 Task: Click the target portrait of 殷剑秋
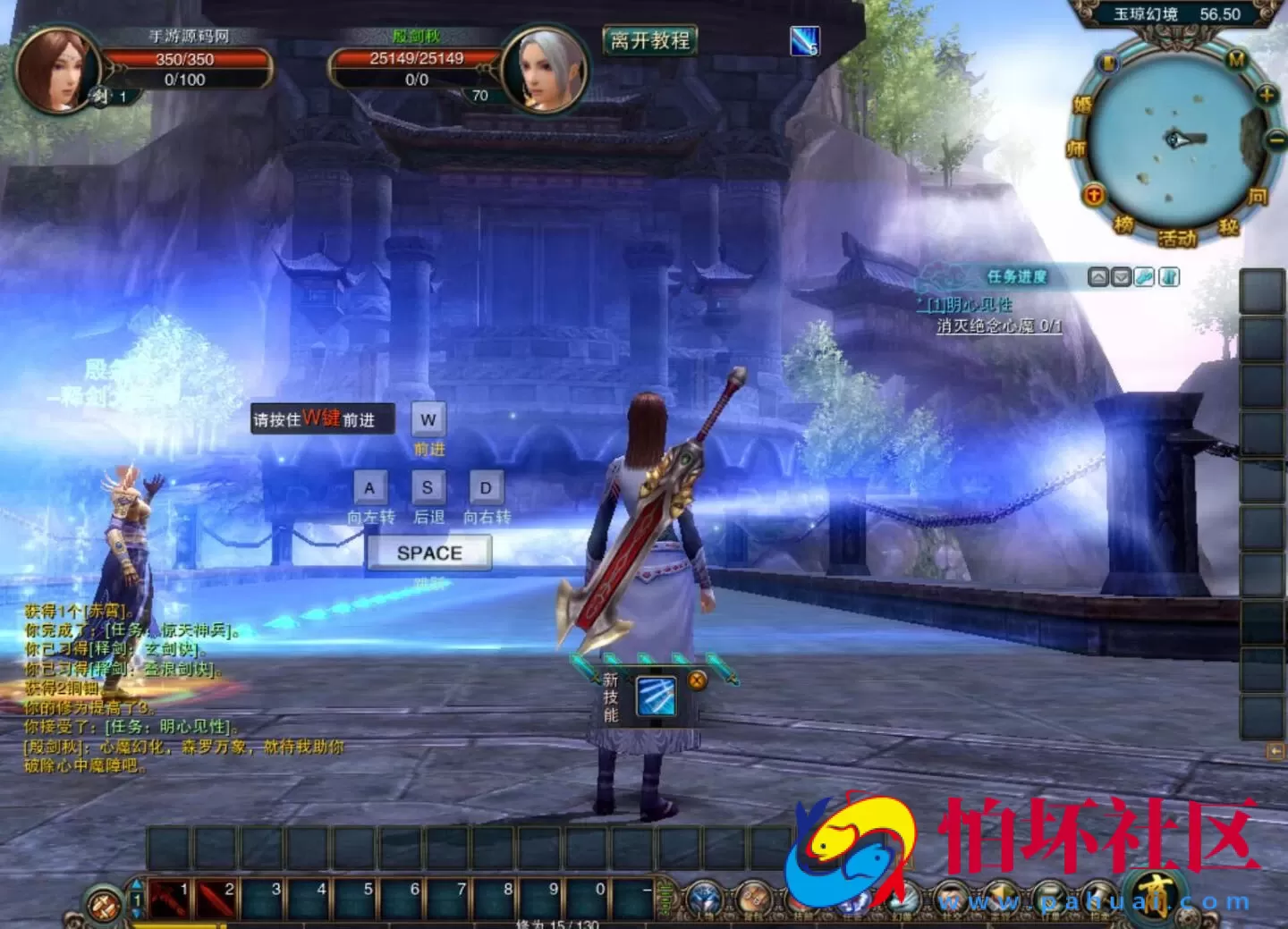coord(544,70)
